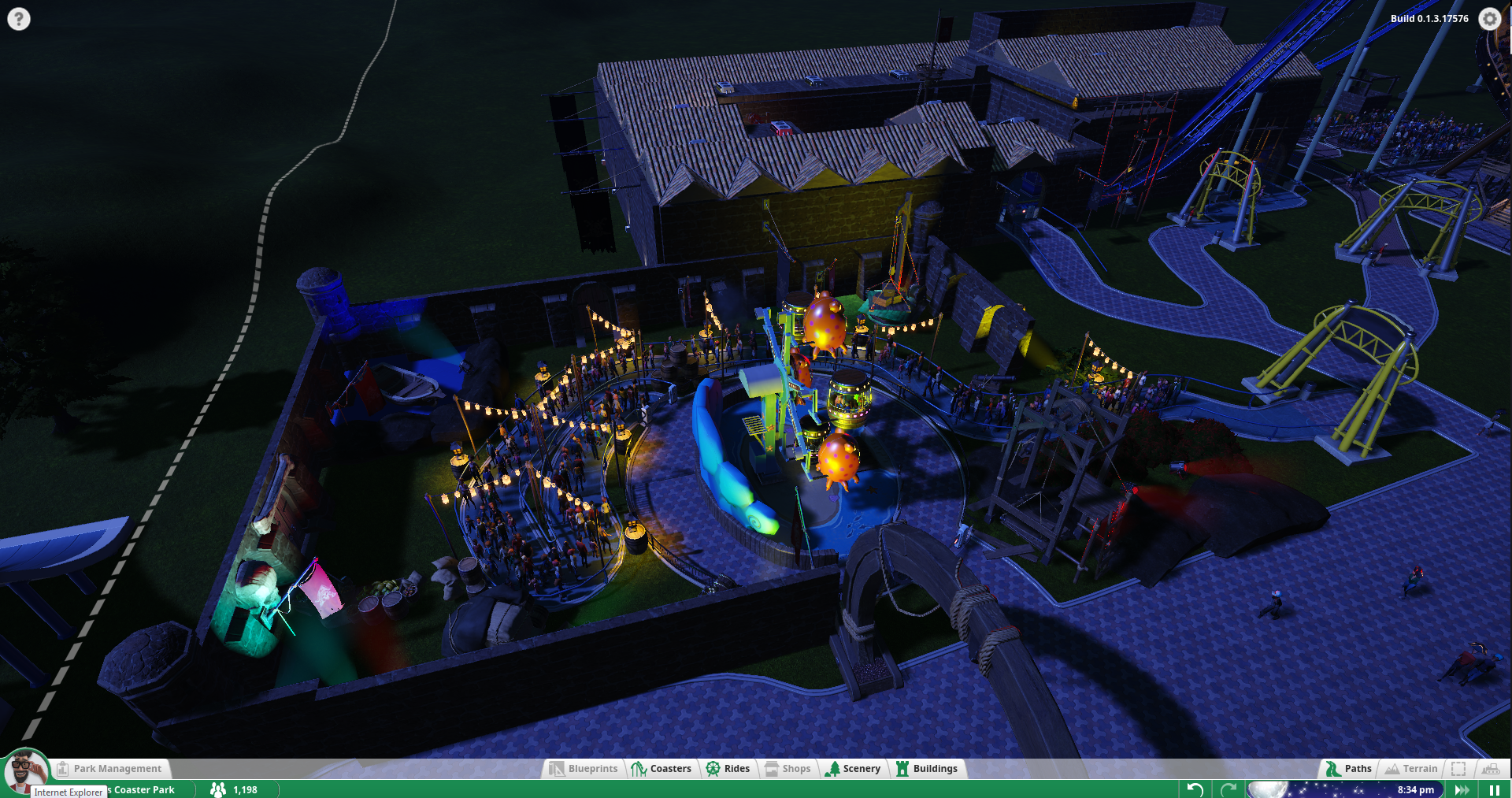Open the Scenery tab
1512x798 pixels.
[x=853, y=769]
